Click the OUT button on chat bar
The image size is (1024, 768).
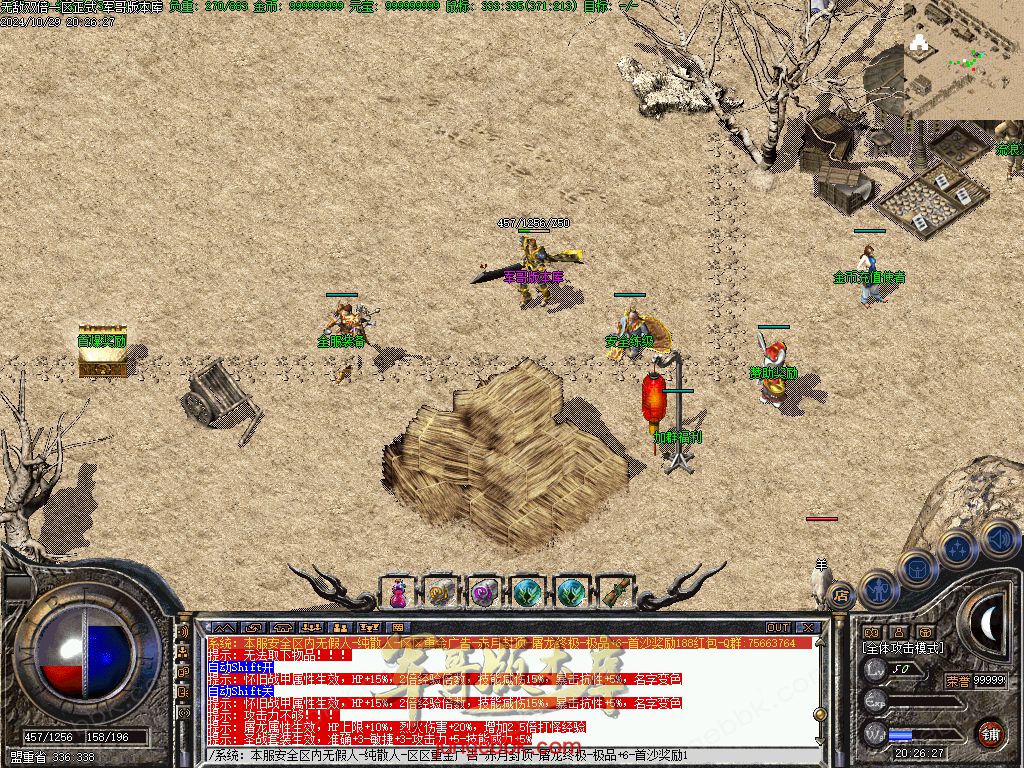point(778,628)
